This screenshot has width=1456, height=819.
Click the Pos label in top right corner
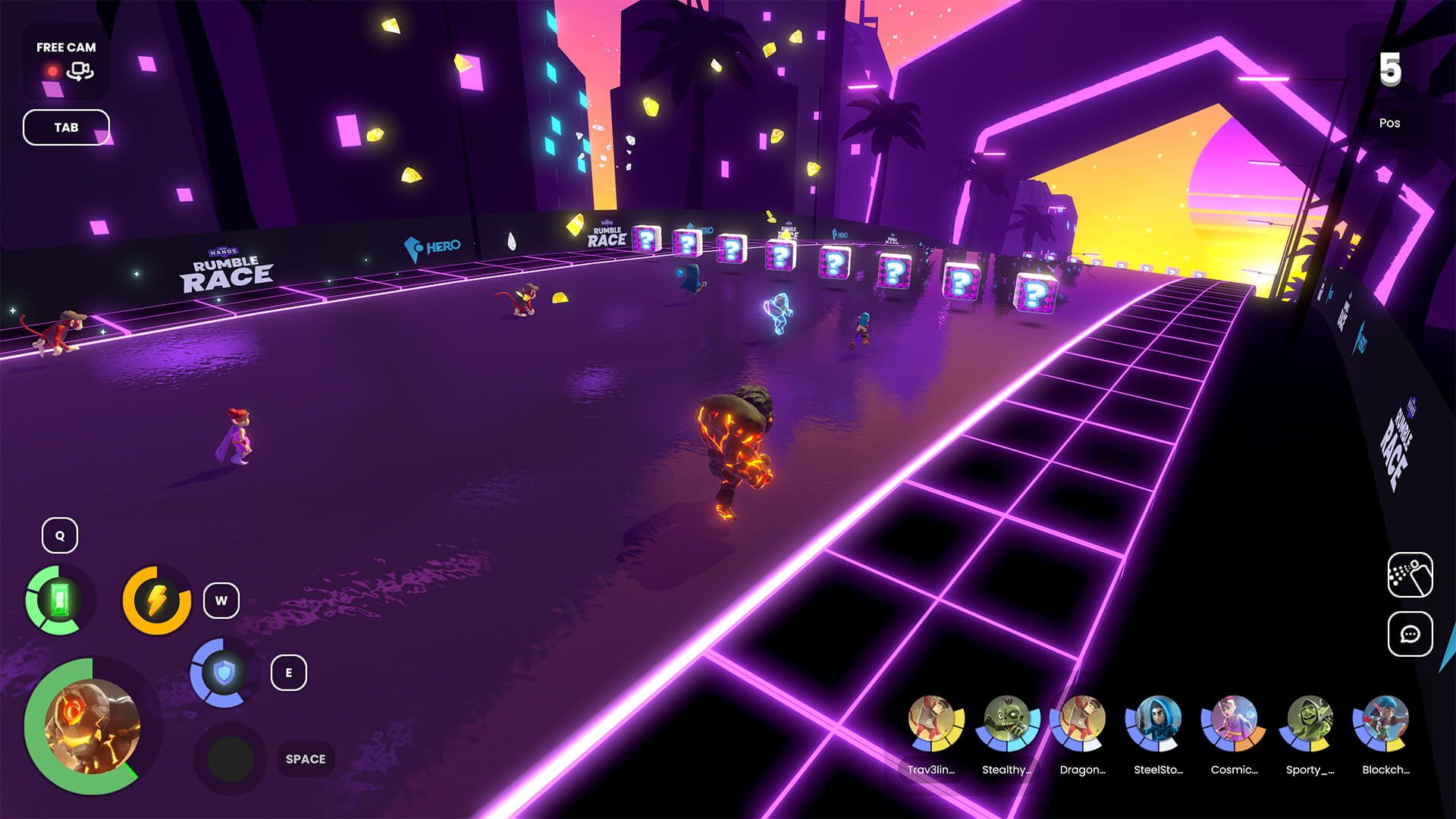pyautogui.click(x=1392, y=123)
